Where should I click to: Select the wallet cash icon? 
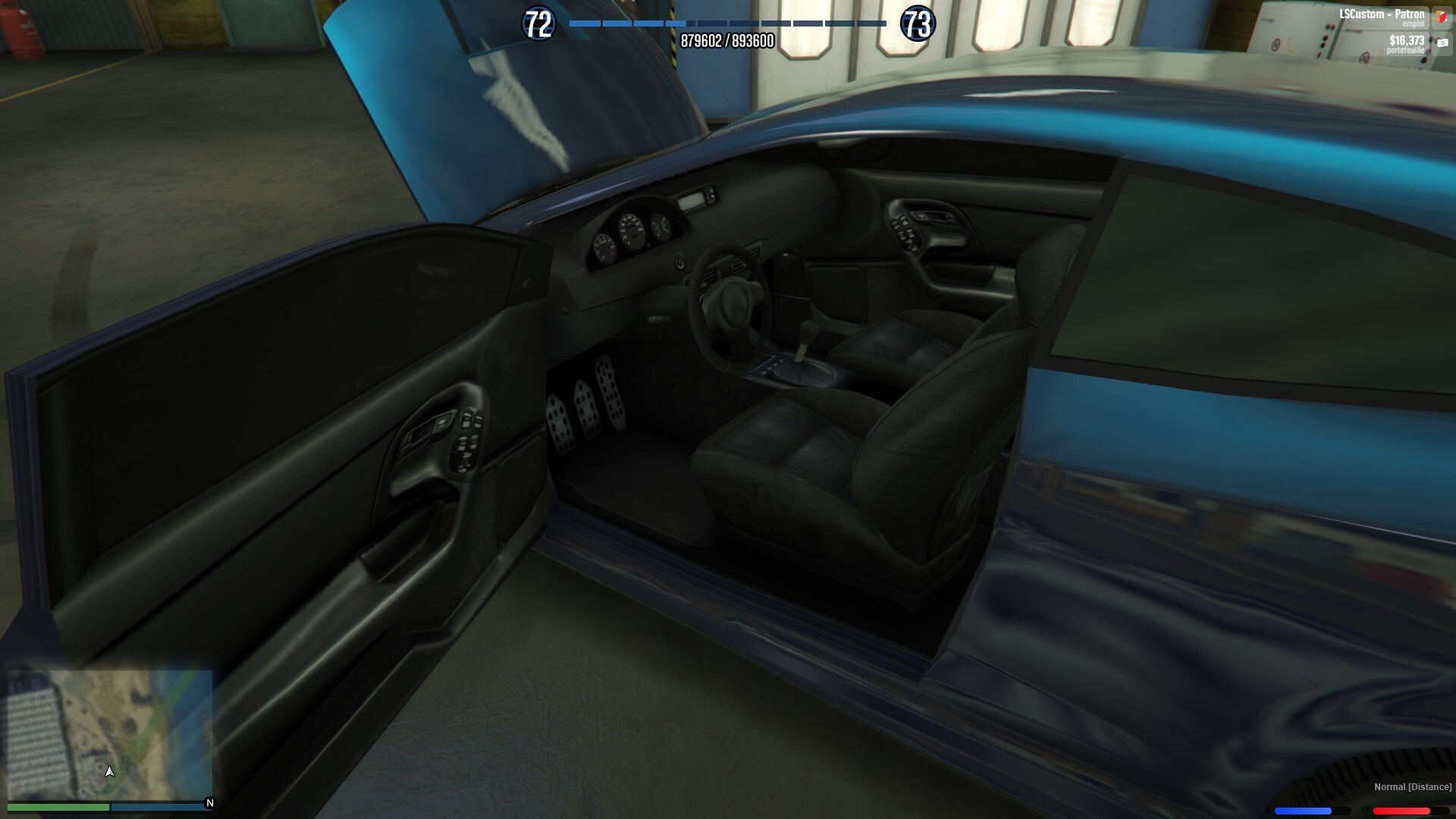(1442, 44)
